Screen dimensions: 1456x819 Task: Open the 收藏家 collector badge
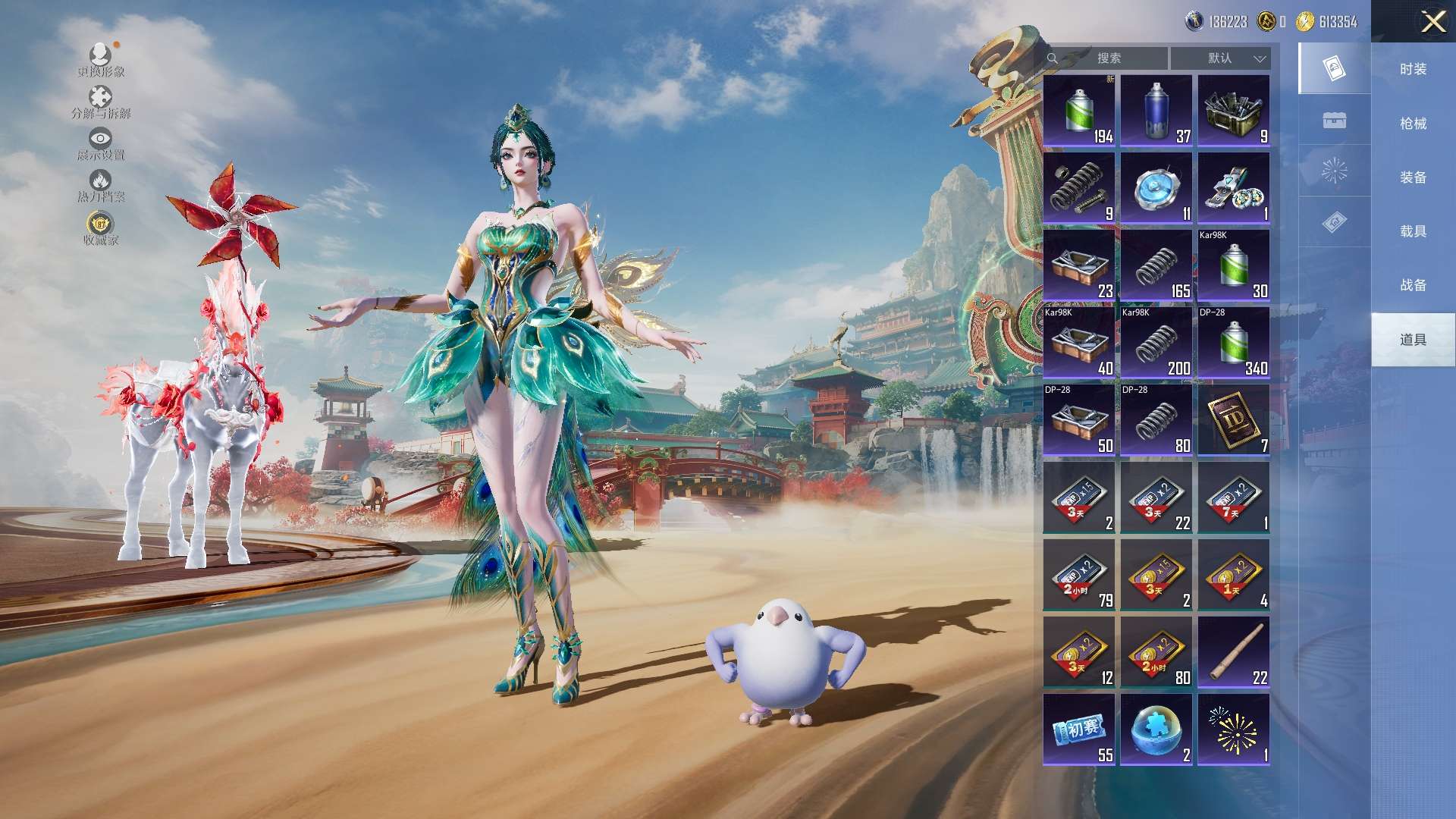101,228
